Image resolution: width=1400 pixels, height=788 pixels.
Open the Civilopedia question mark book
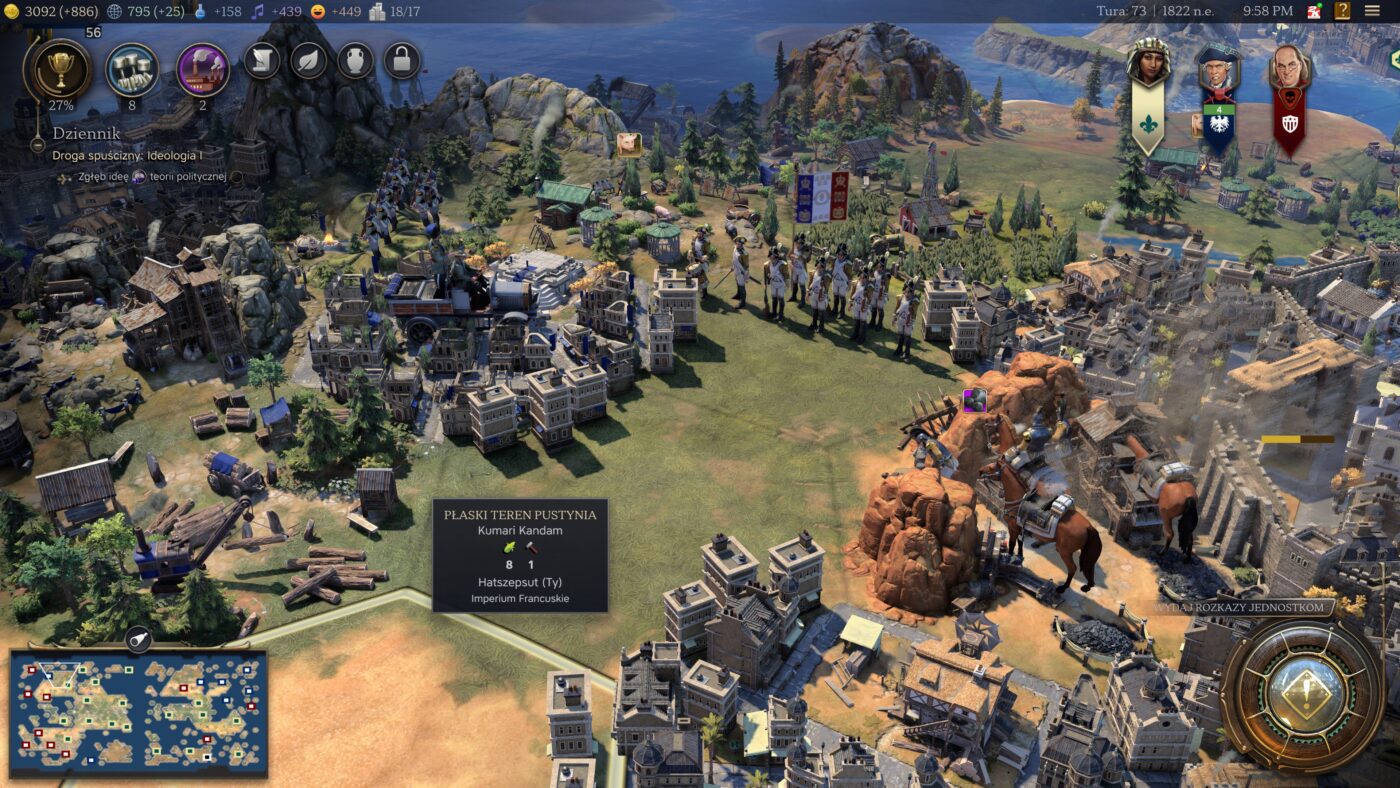[1342, 11]
